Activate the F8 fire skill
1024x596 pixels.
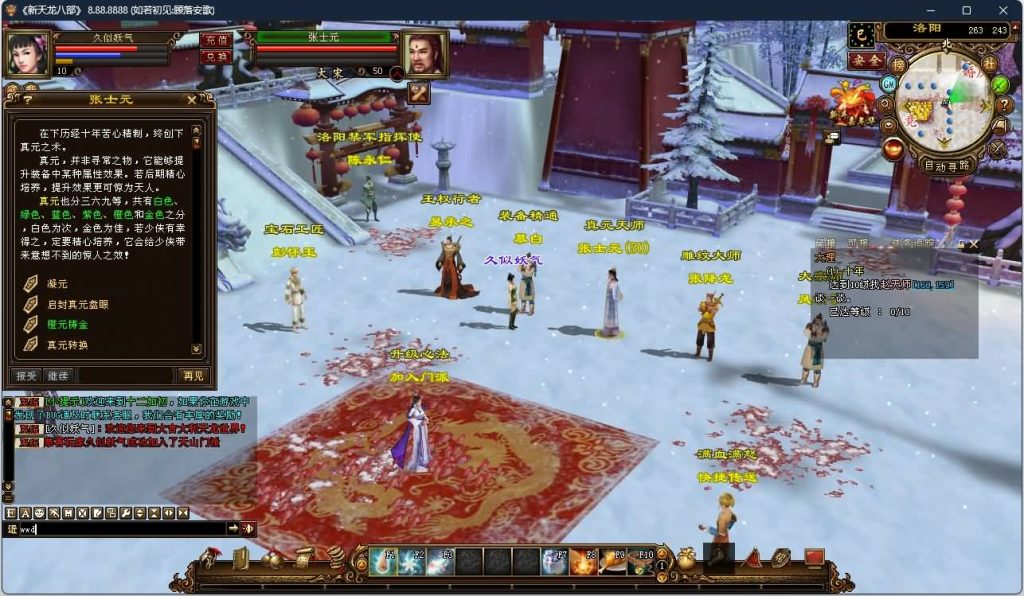(x=583, y=562)
